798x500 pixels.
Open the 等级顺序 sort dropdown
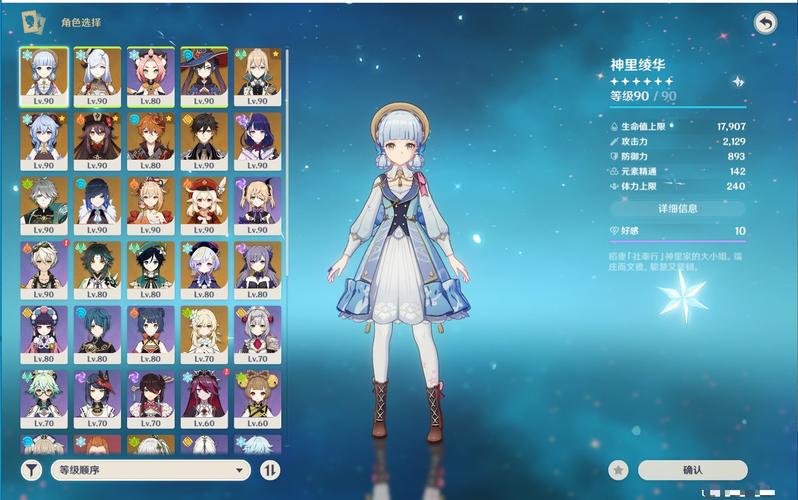149,469
